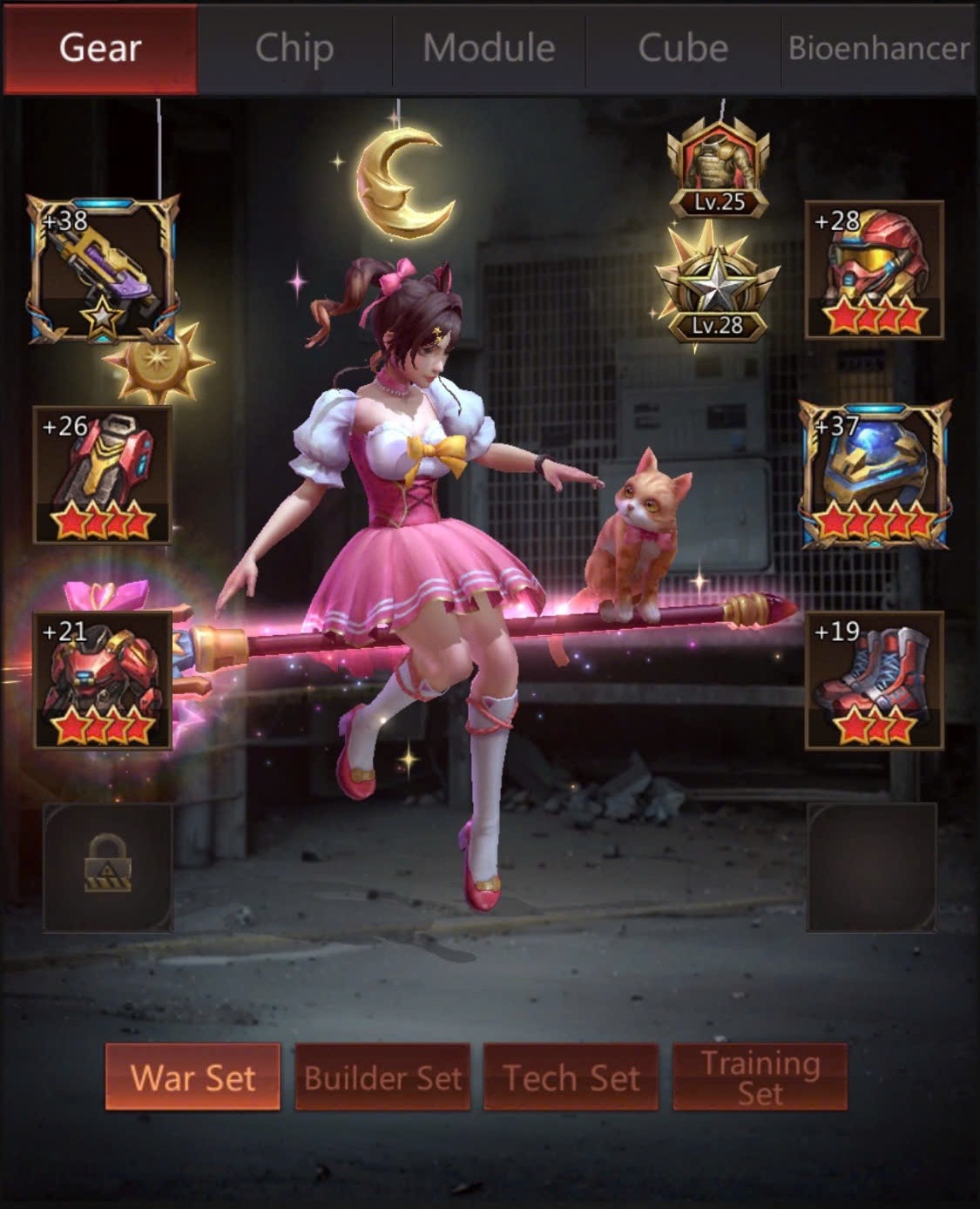980x1209 pixels.
Task: Switch to the Gear tab
Action: click(100, 48)
